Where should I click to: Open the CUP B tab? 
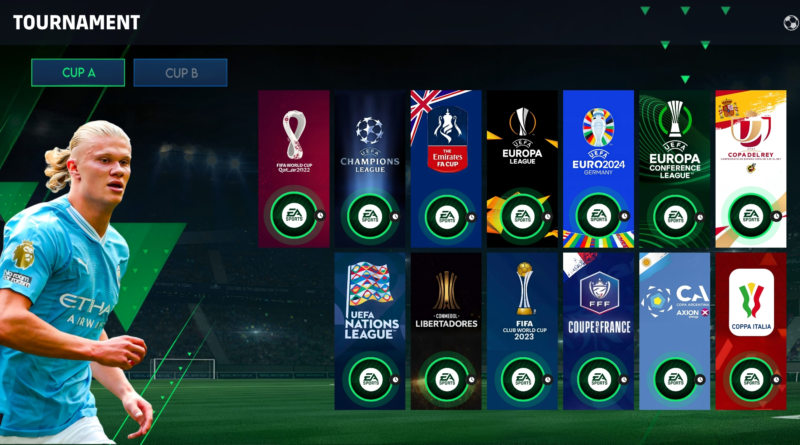point(181,73)
